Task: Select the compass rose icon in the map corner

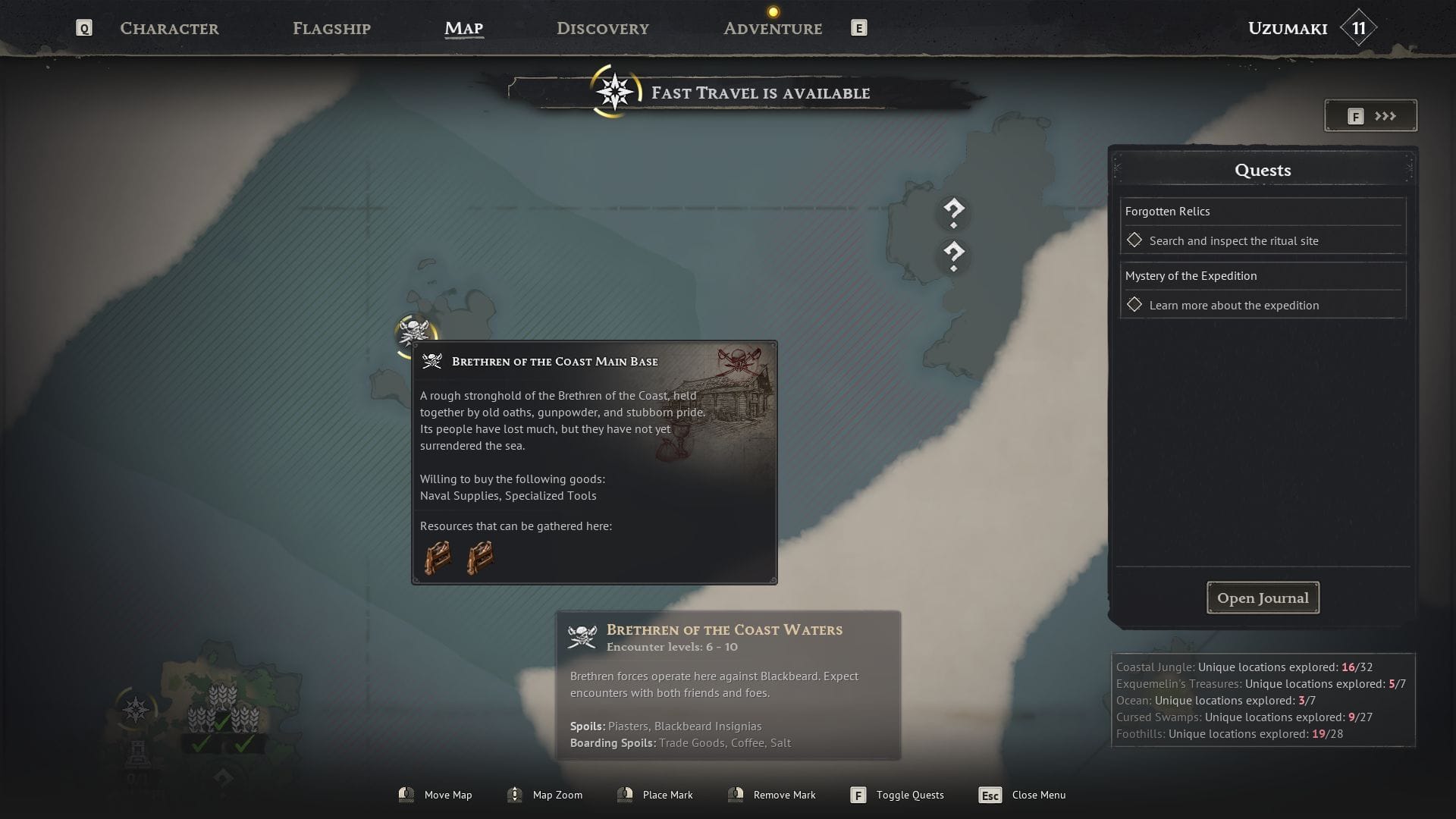Action: [x=136, y=710]
